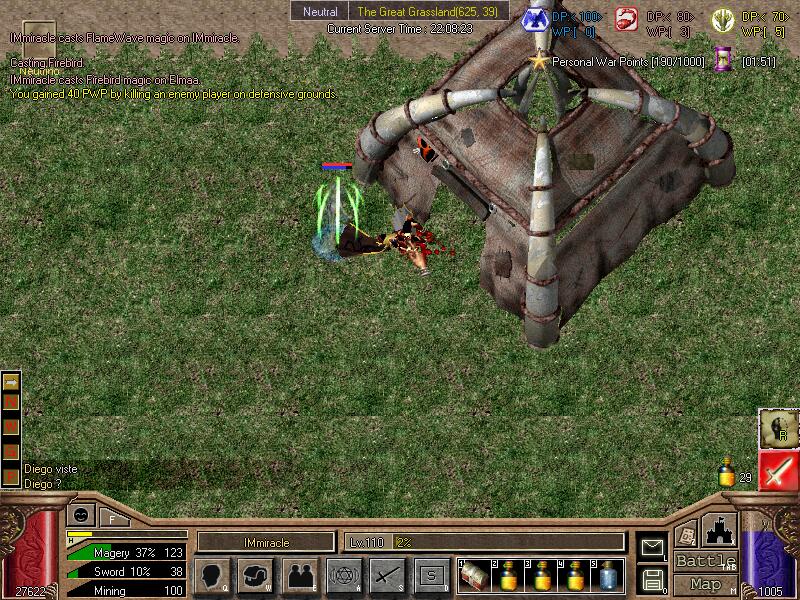This screenshot has height=600, width=800.
Task: Toggle the N chat filter
Action: [x=11, y=402]
